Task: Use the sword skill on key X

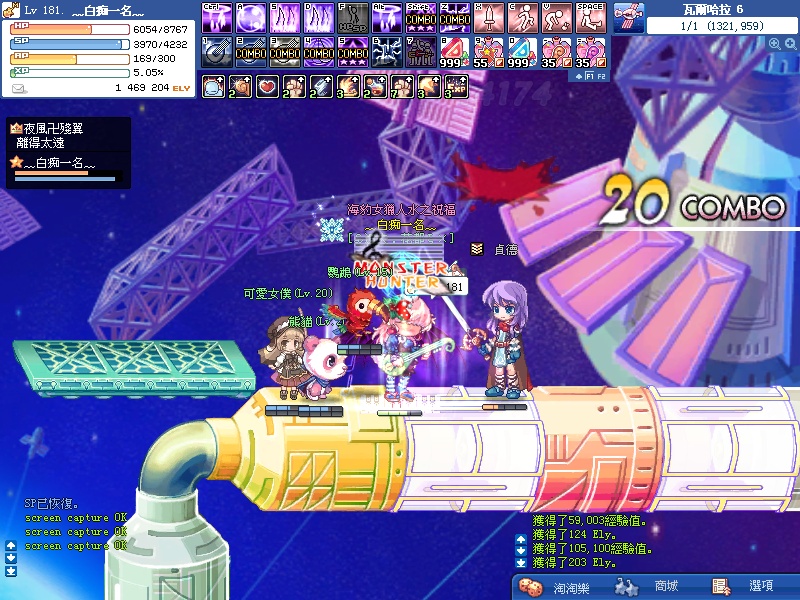Action: pos(488,17)
